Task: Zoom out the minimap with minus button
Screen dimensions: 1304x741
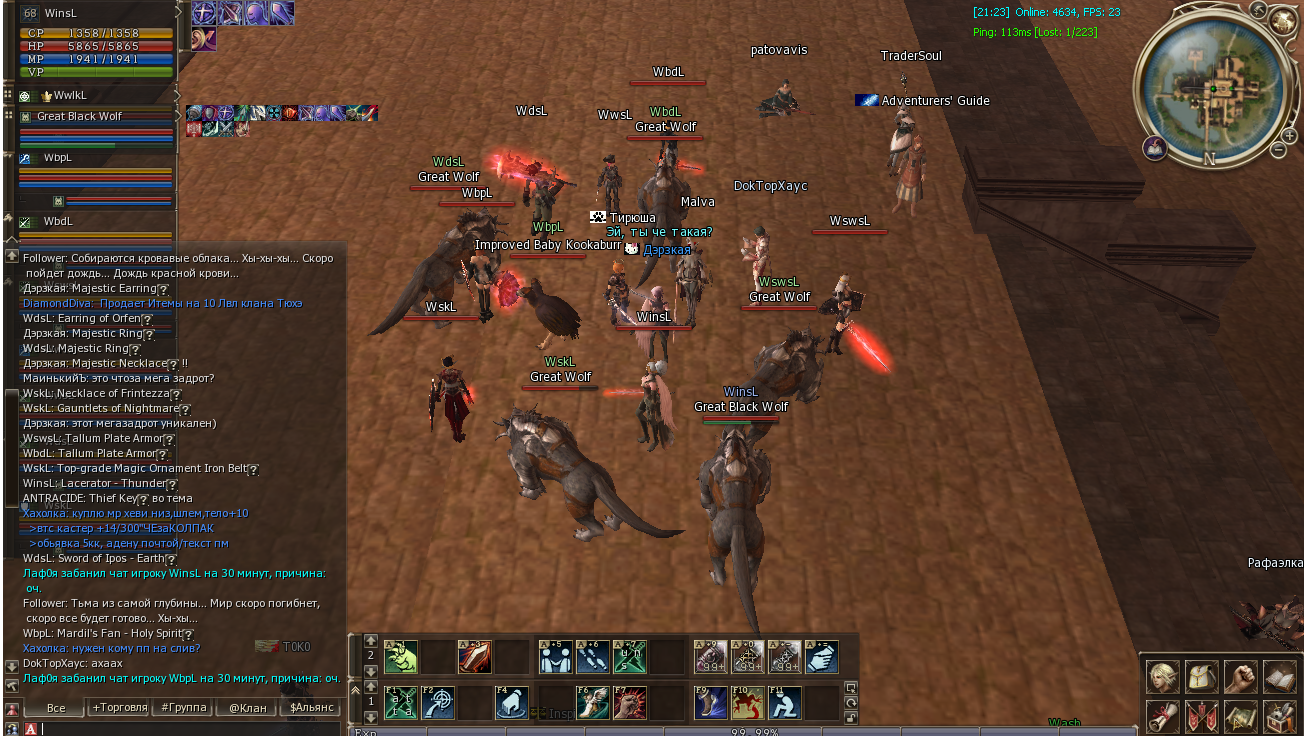Action: pos(1278,150)
